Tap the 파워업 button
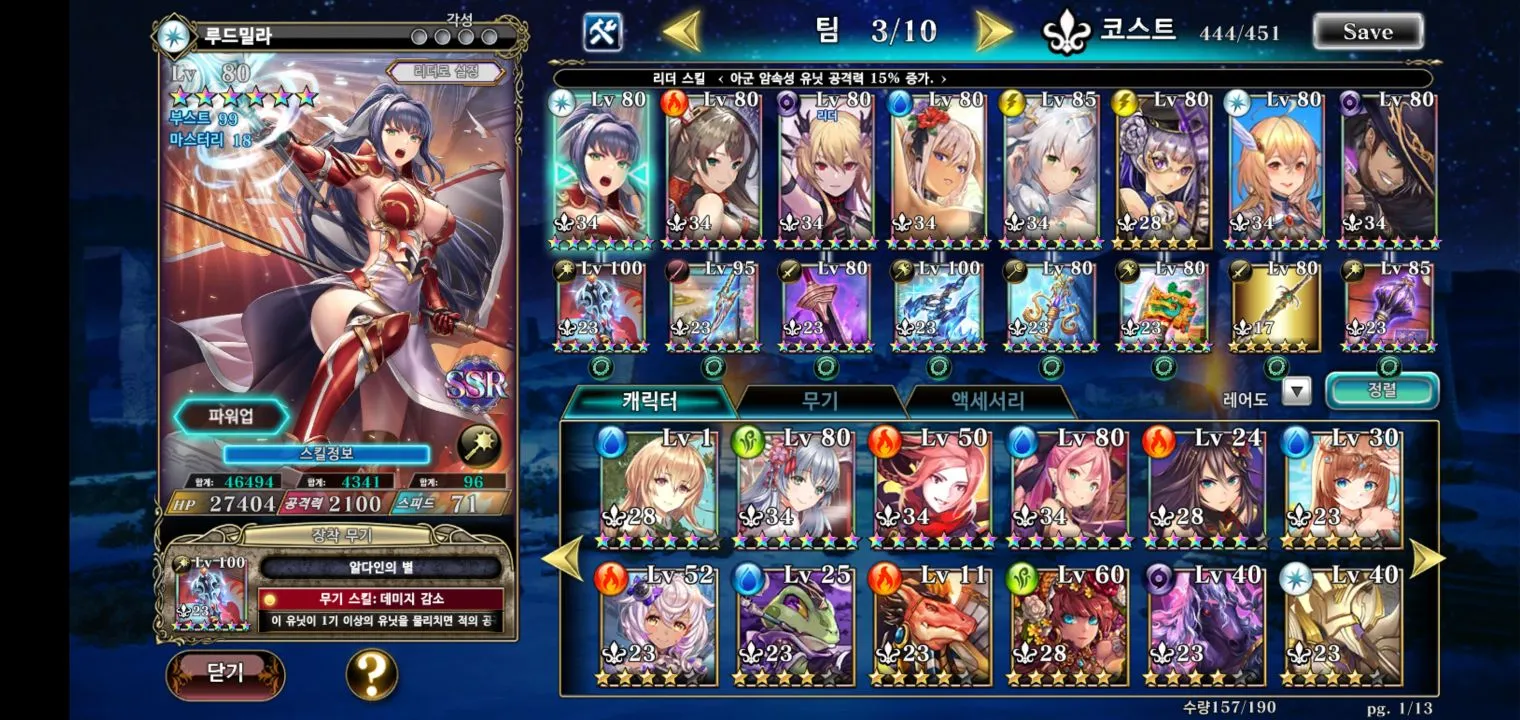The height and width of the screenshot is (720, 1520). tap(232, 416)
